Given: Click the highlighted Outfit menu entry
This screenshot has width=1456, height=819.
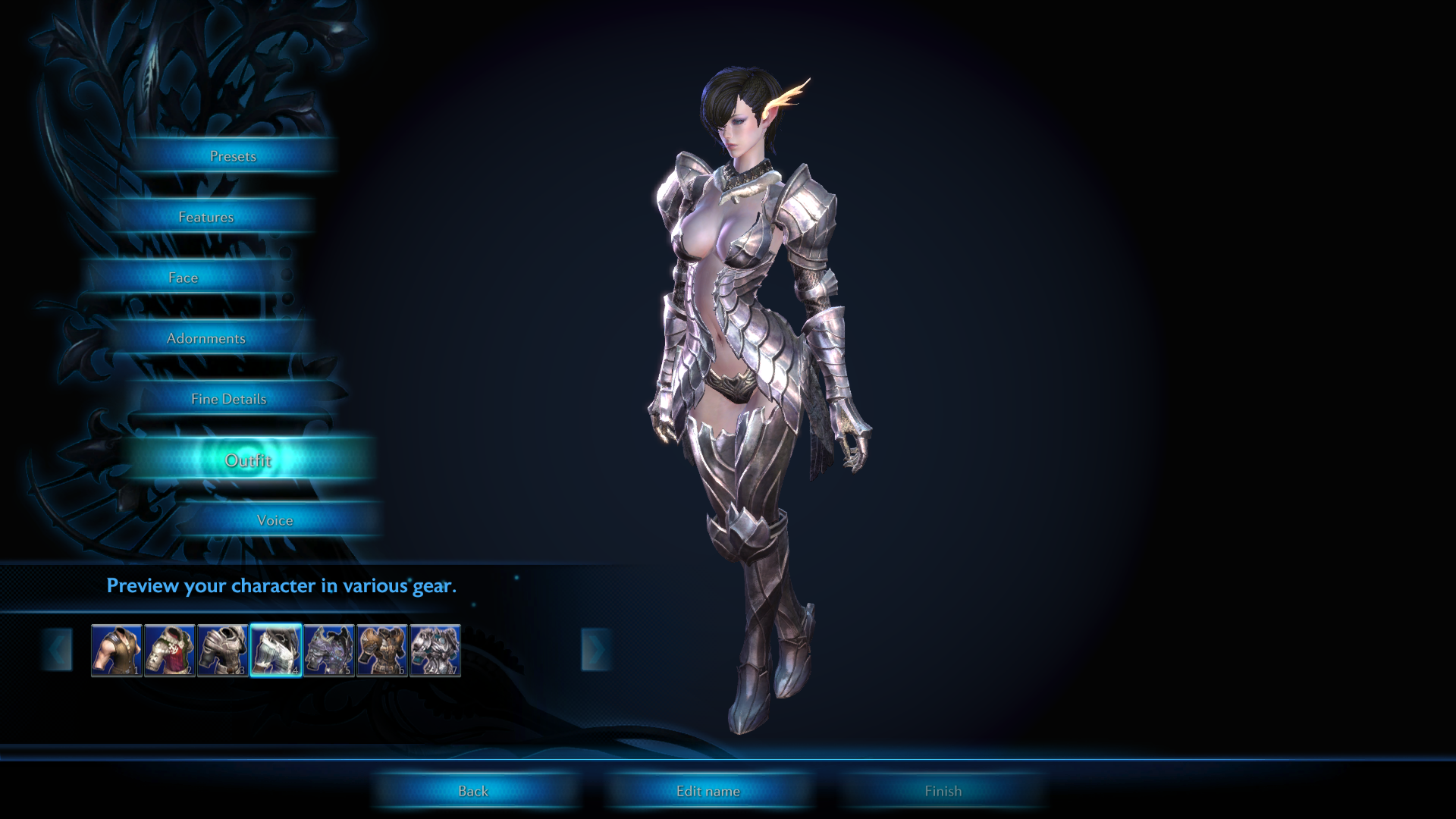Looking at the screenshot, I should point(248,460).
